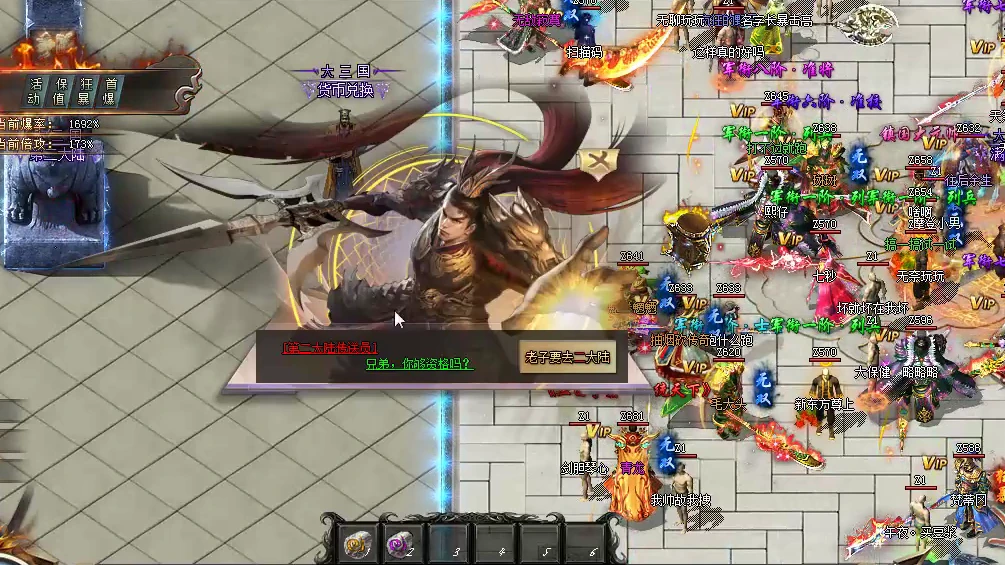Open the 狂暴 menu button
1005x565 pixels.
point(86,91)
